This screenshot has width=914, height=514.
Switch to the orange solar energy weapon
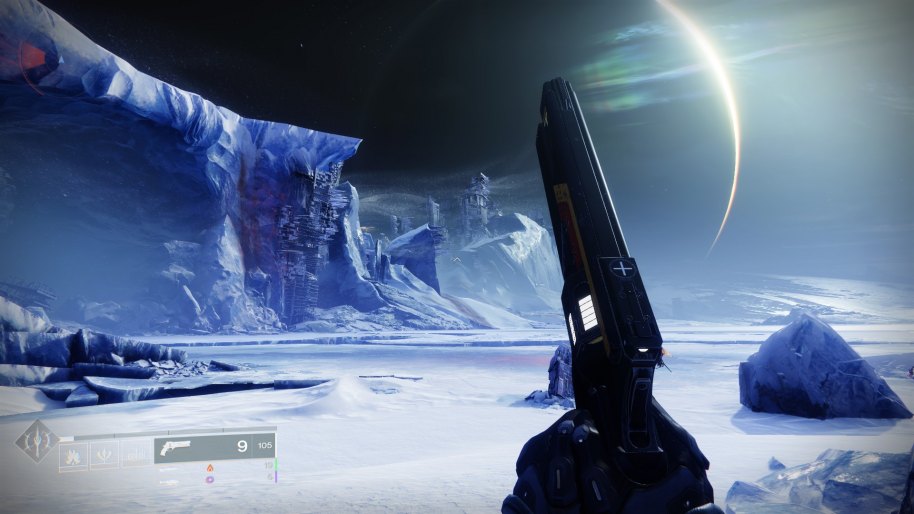[210, 467]
